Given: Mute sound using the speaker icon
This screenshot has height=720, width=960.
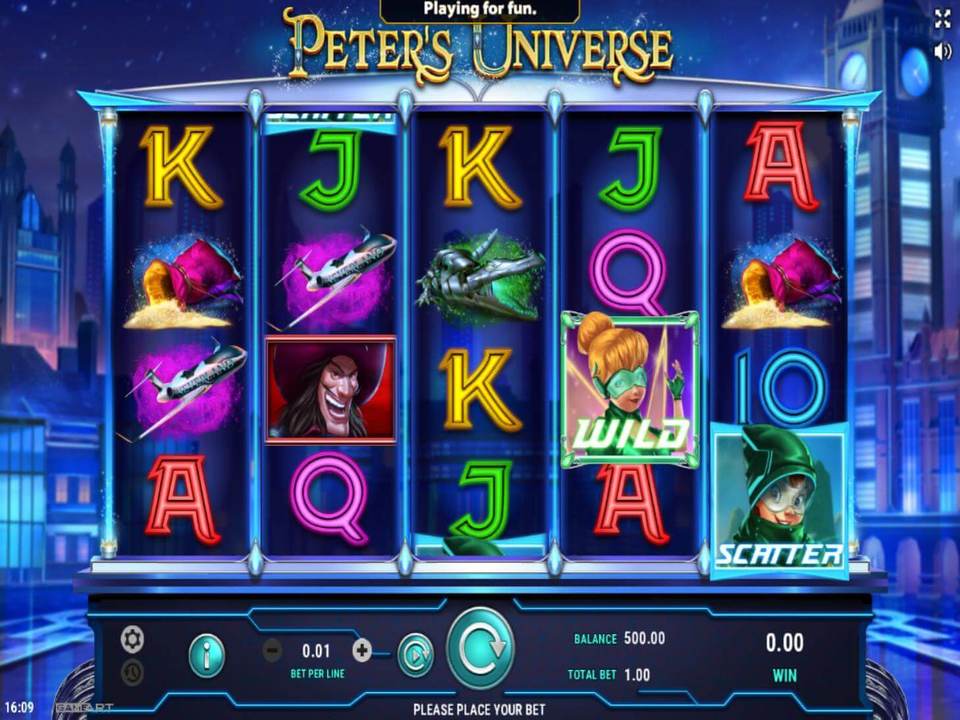Looking at the screenshot, I should (x=942, y=51).
